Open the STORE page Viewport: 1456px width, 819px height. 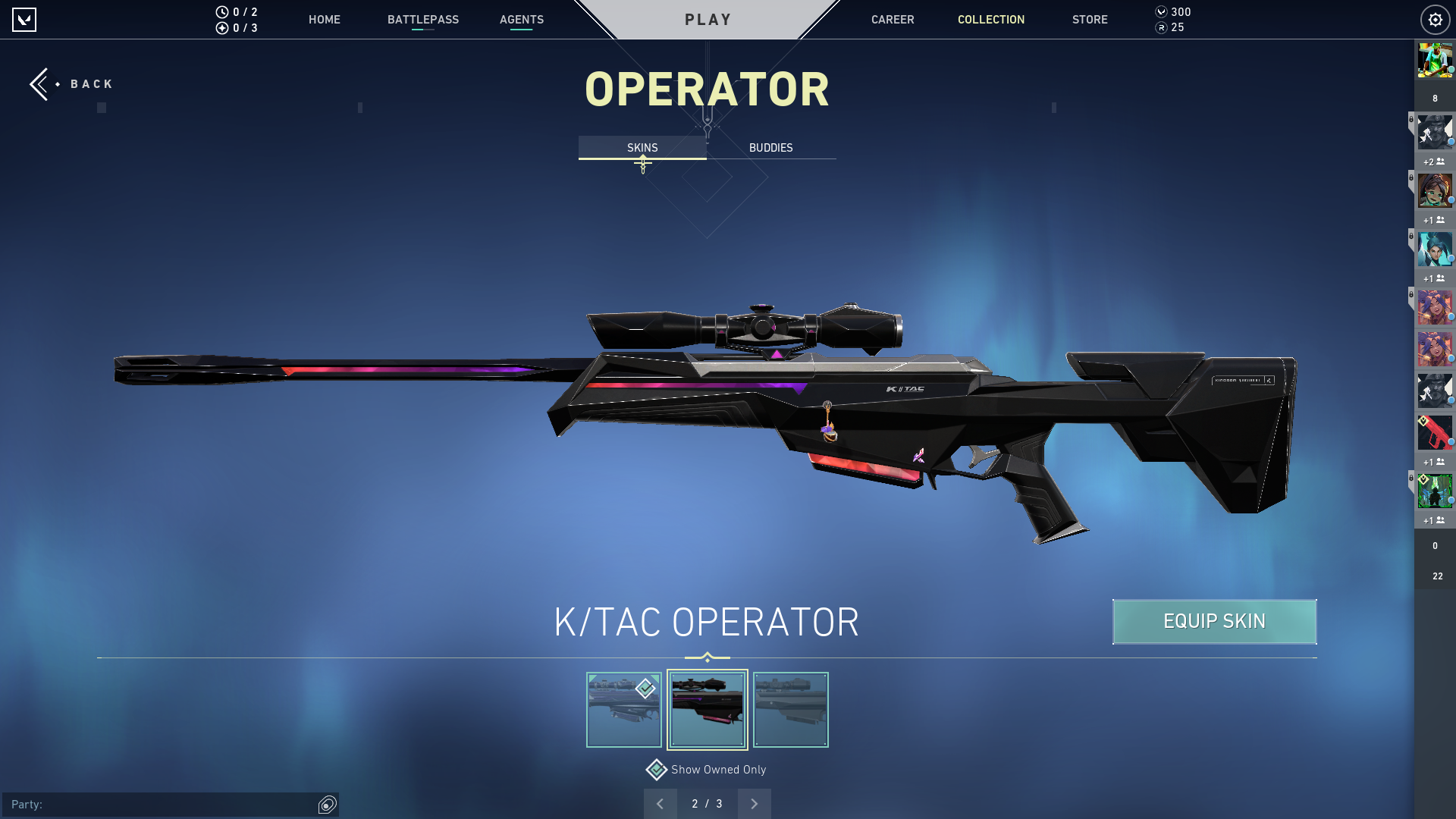coord(1089,20)
